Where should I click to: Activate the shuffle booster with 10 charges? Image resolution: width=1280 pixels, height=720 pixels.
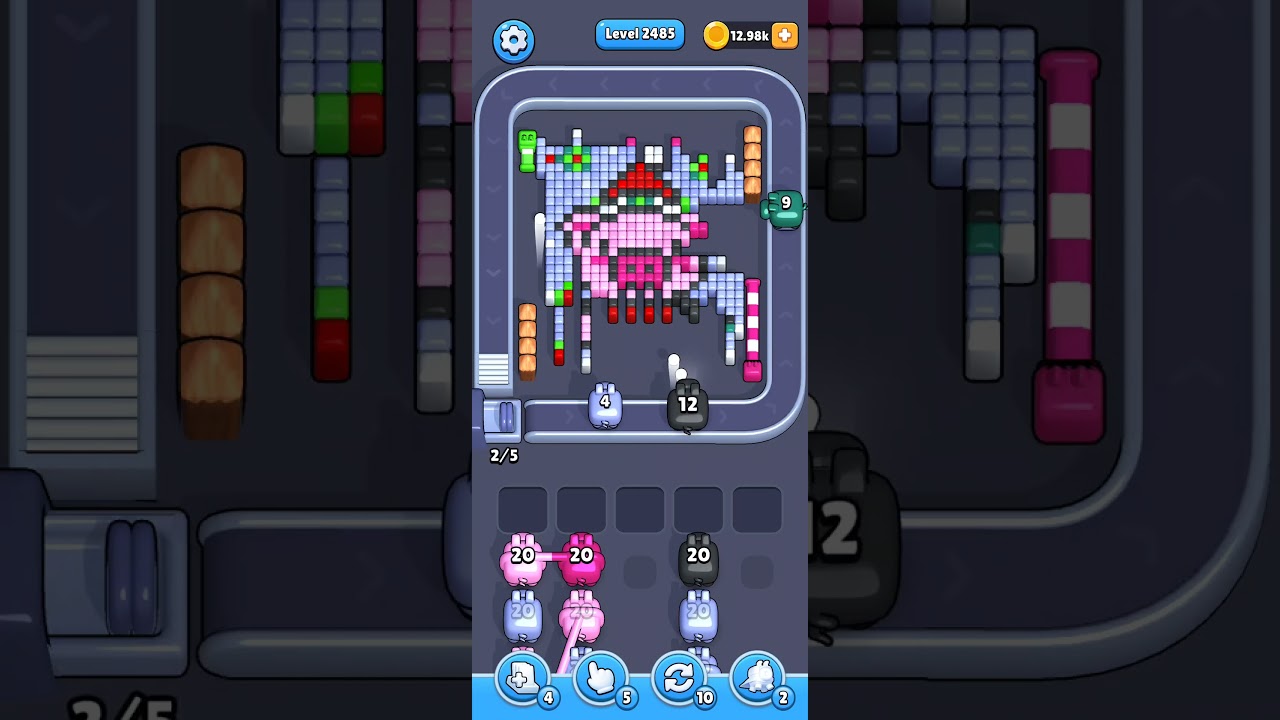[678, 679]
